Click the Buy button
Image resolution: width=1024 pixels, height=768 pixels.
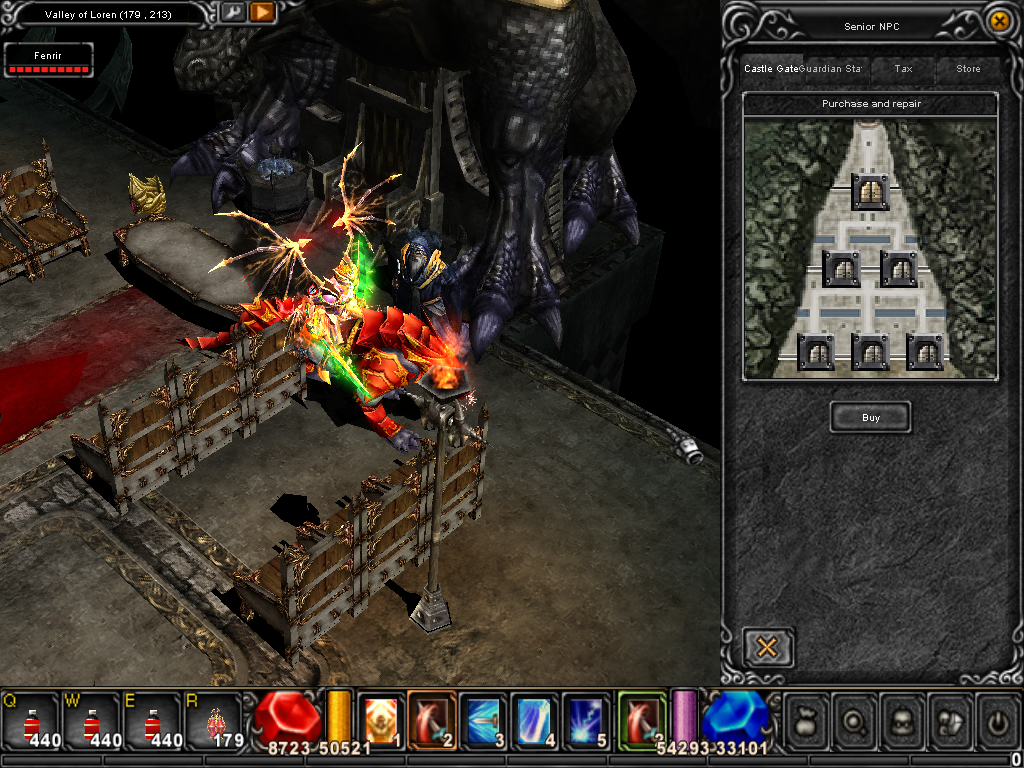tap(870, 417)
